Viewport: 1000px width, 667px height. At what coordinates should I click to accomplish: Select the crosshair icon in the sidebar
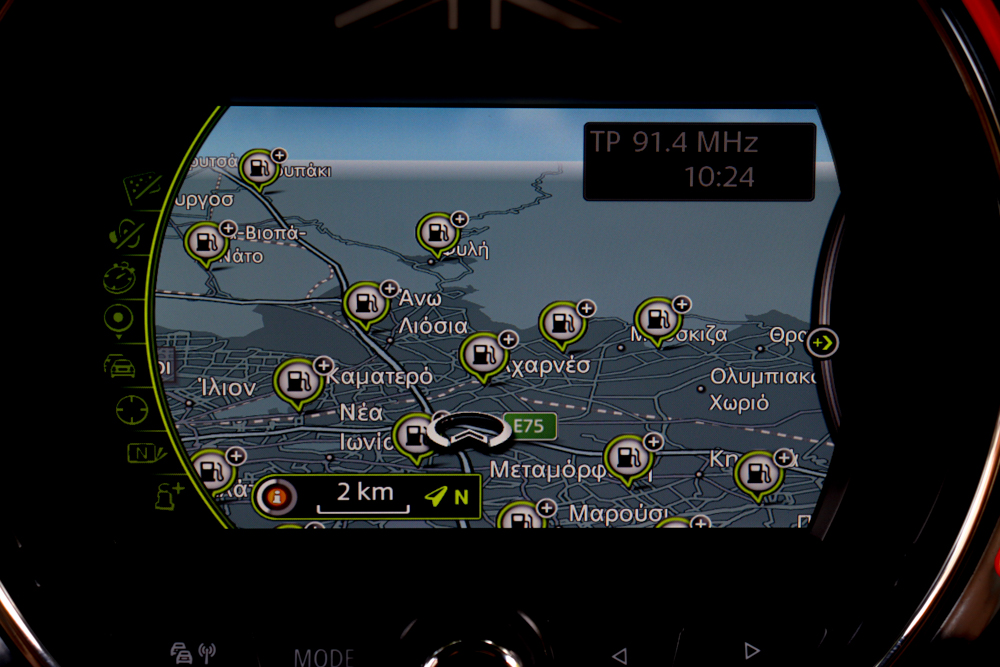131,409
